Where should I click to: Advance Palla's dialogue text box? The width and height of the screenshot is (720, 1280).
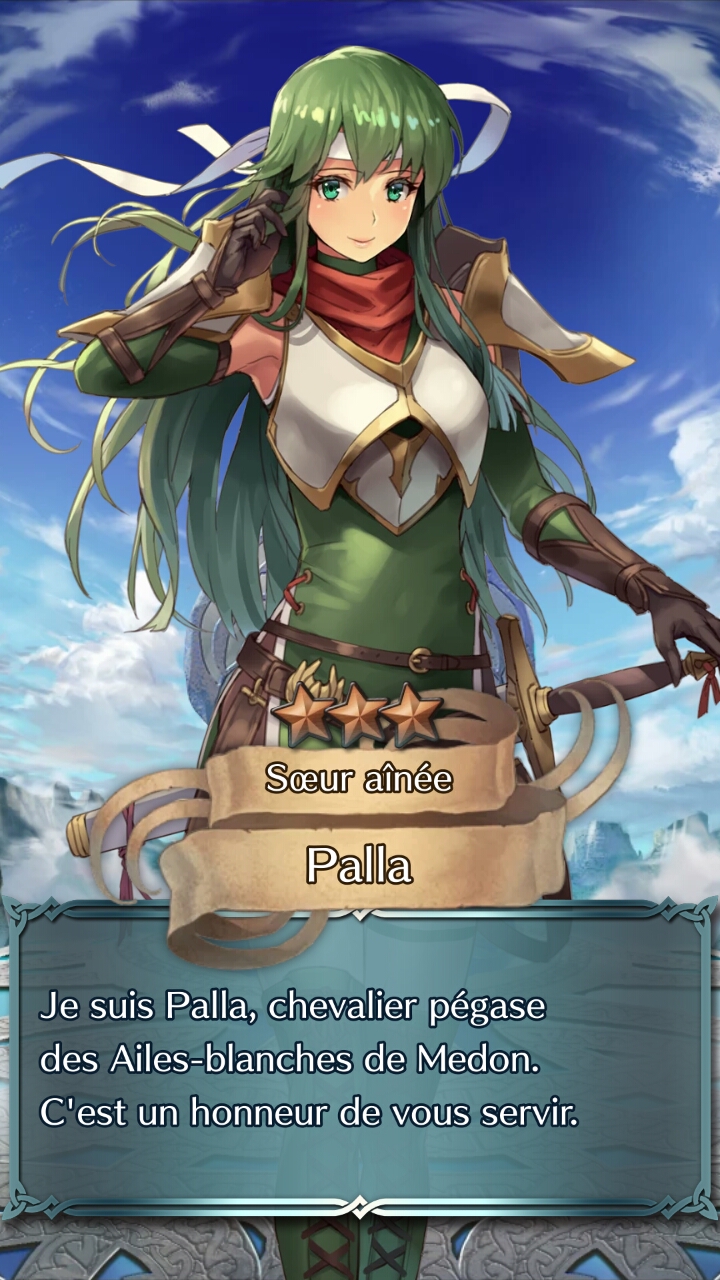click(360, 1060)
